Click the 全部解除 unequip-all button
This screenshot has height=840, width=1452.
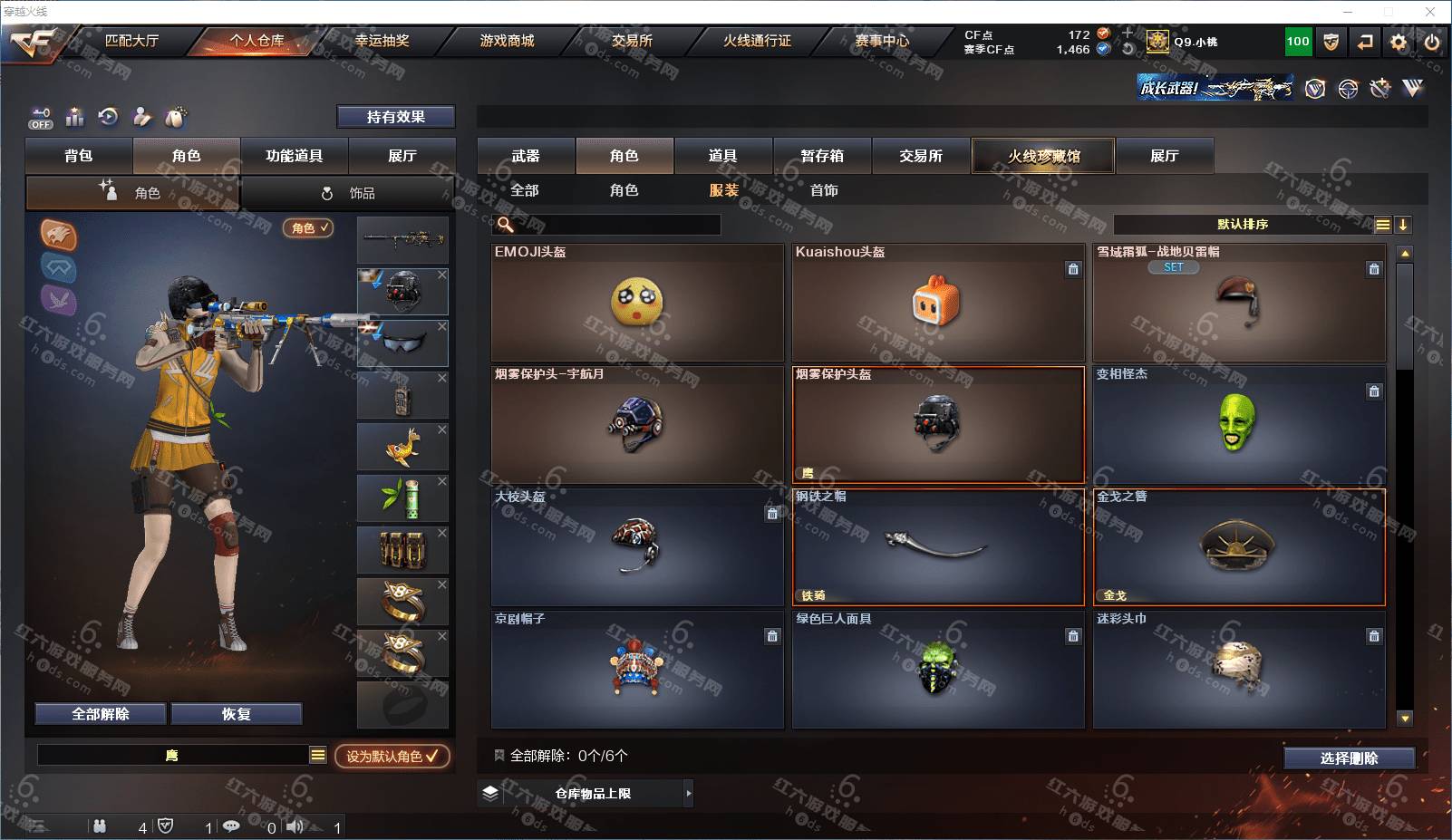[x=101, y=714]
